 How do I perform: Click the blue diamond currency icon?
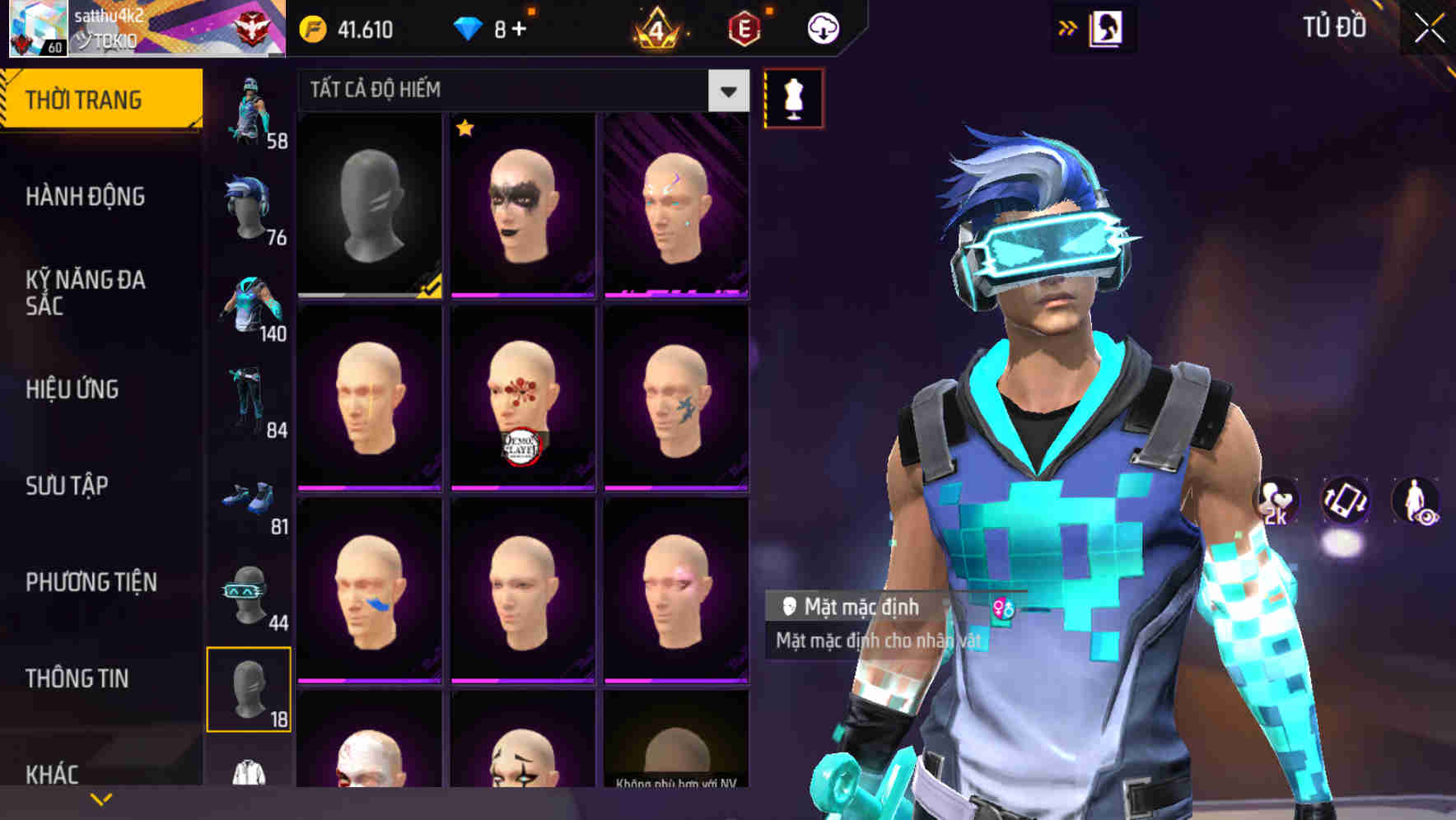pos(469,27)
